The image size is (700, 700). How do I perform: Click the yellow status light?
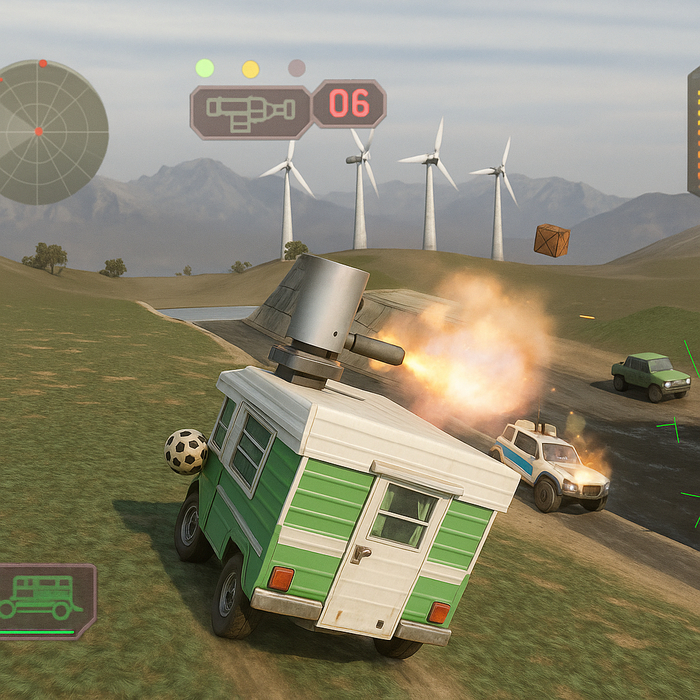(250, 69)
